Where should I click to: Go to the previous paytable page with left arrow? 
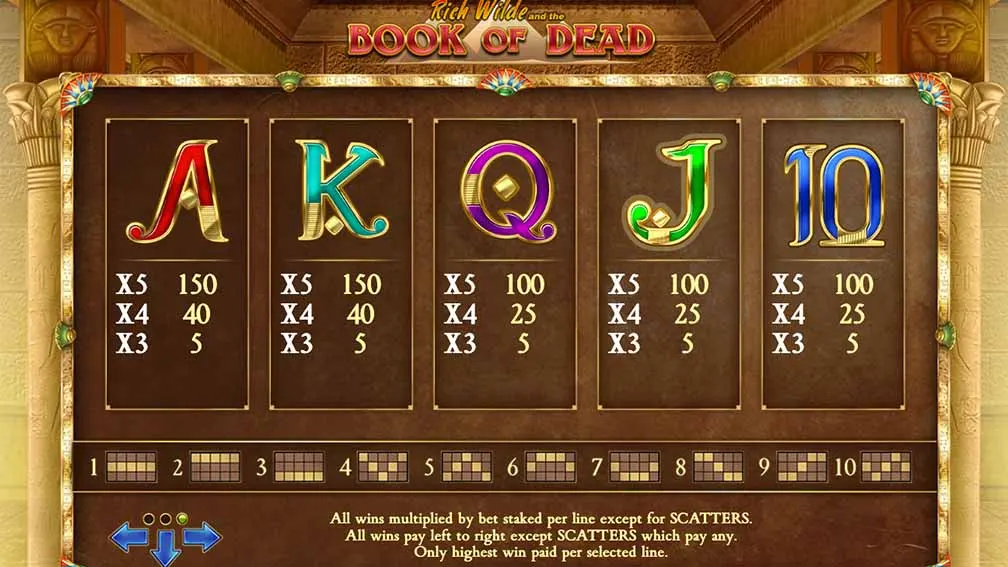pyautogui.click(x=127, y=538)
